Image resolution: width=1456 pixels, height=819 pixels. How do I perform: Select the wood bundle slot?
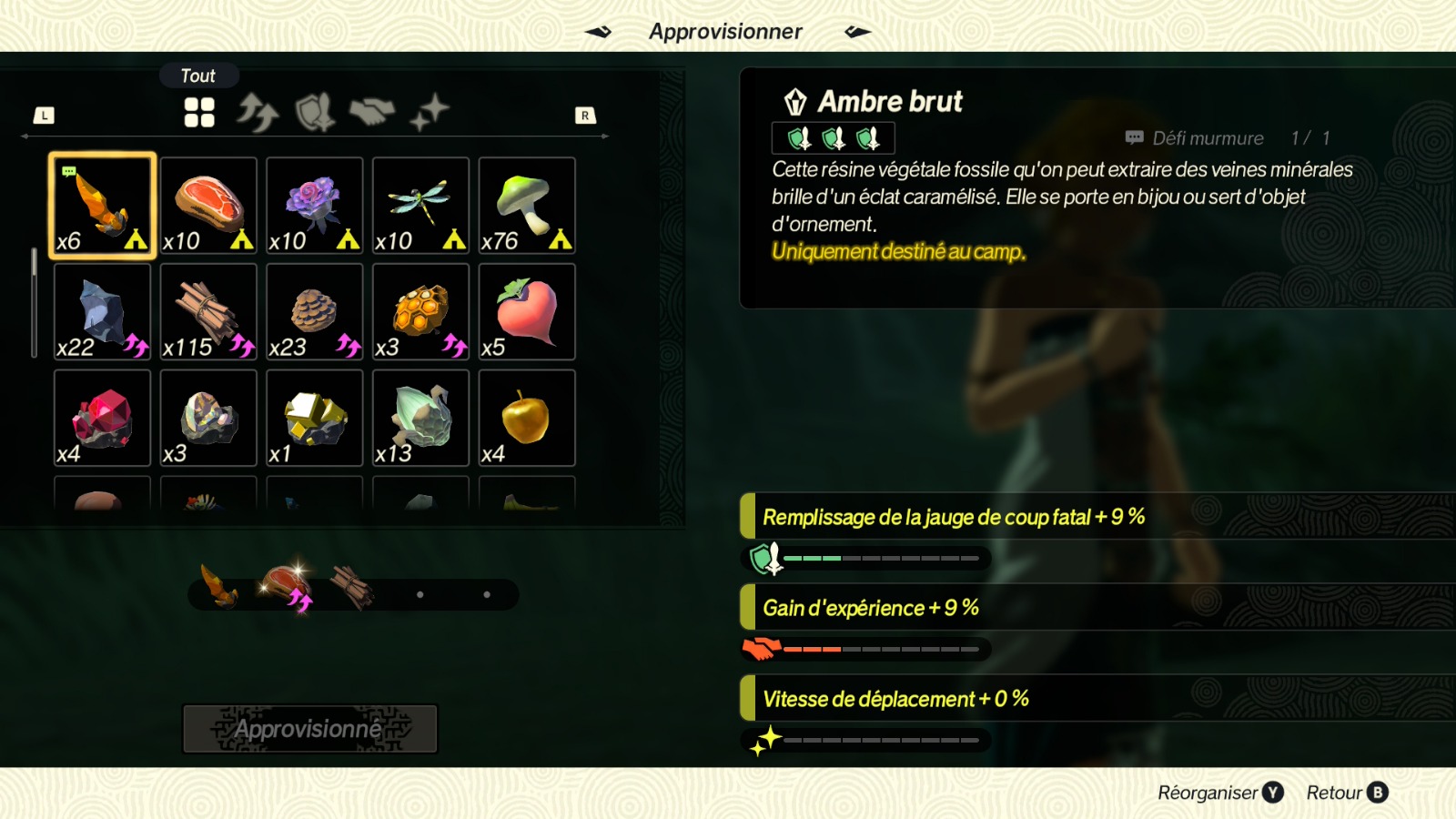tap(208, 312)
